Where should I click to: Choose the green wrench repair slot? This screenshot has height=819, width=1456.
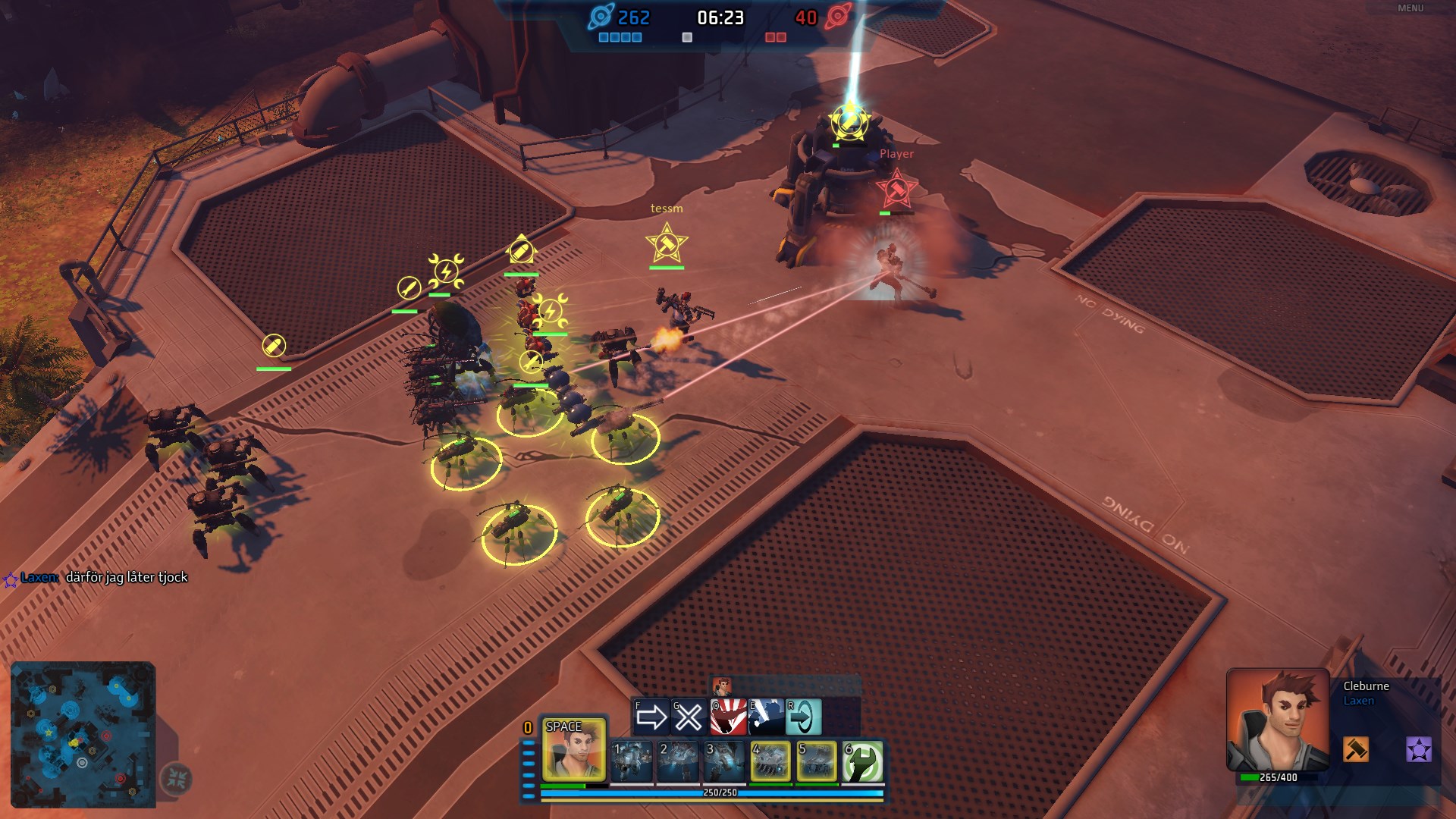coord(863,761)
